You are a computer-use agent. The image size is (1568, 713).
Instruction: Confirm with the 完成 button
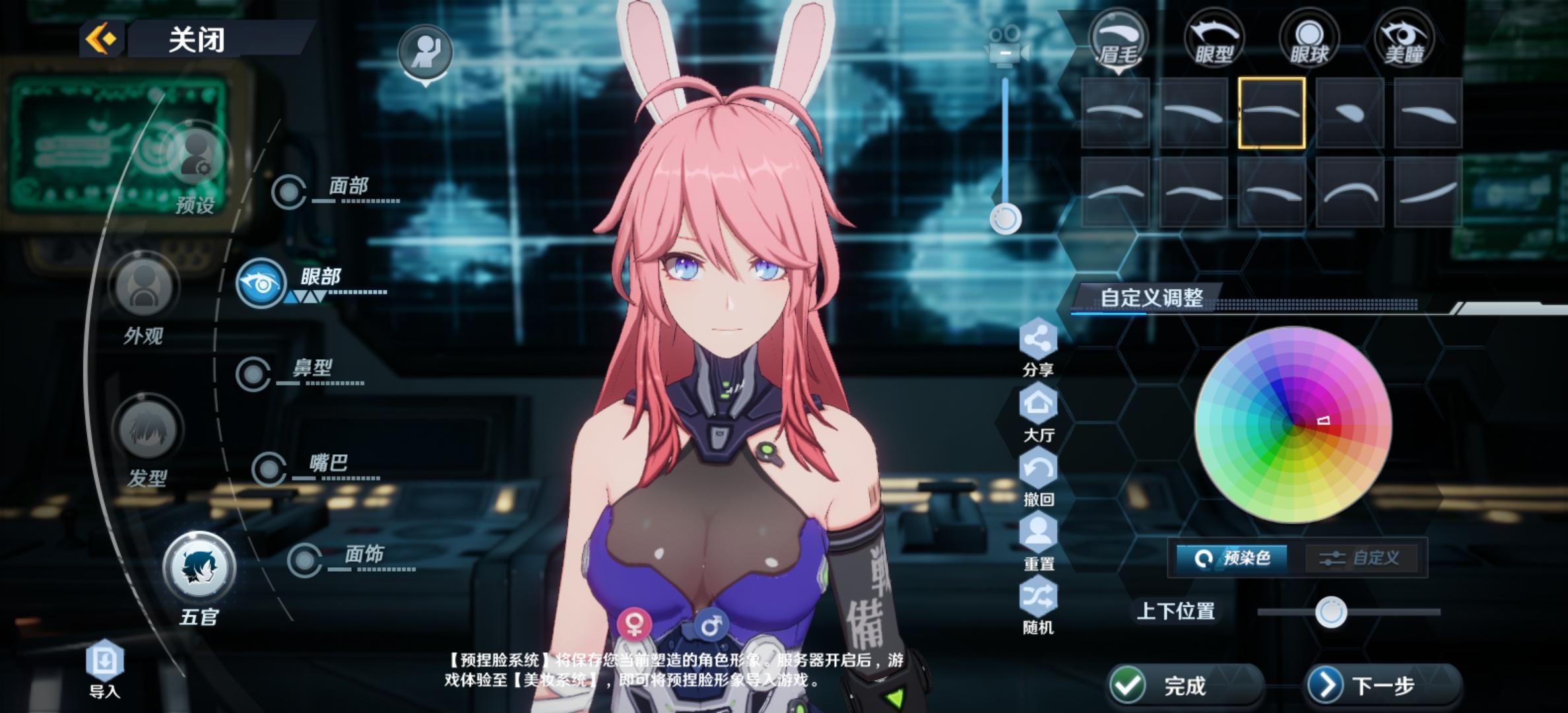tap(1185, 685)
